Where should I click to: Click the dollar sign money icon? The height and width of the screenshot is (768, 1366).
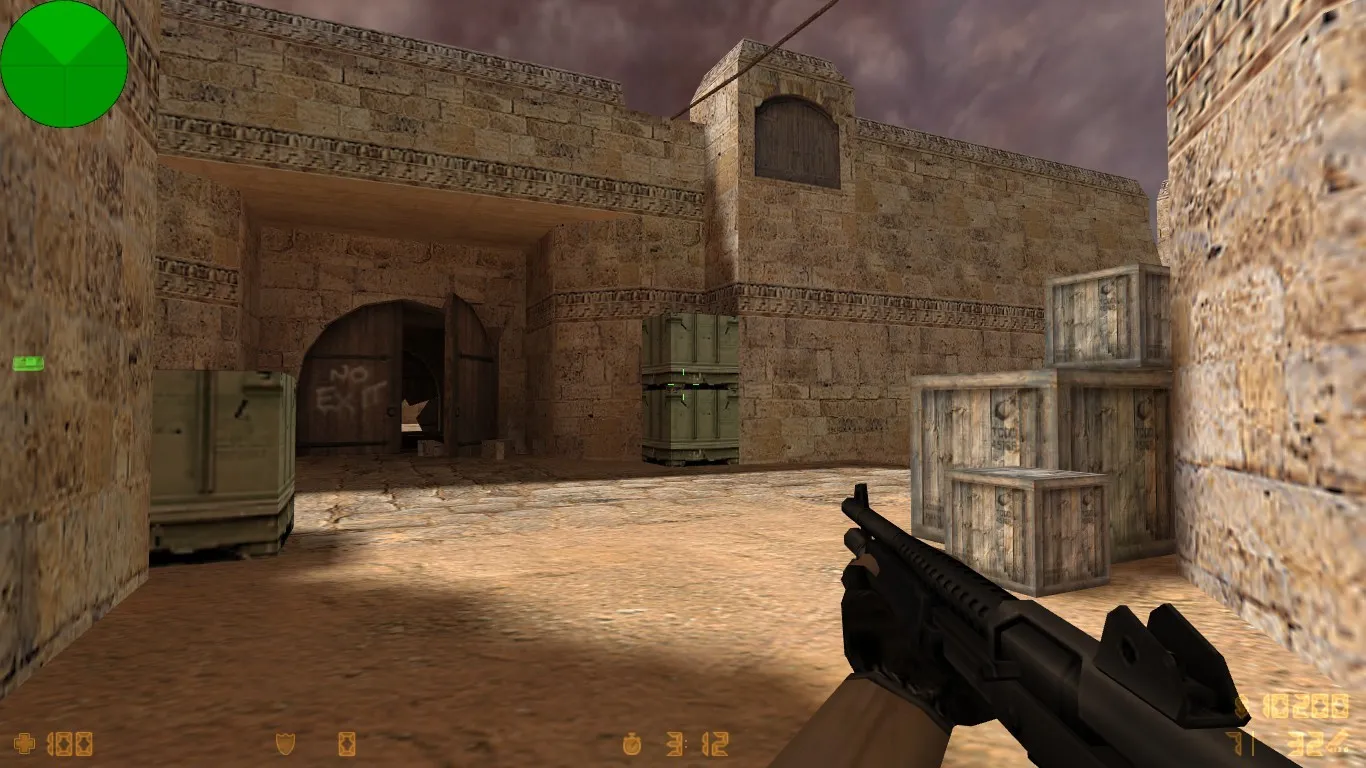(x=1240, y=707)
